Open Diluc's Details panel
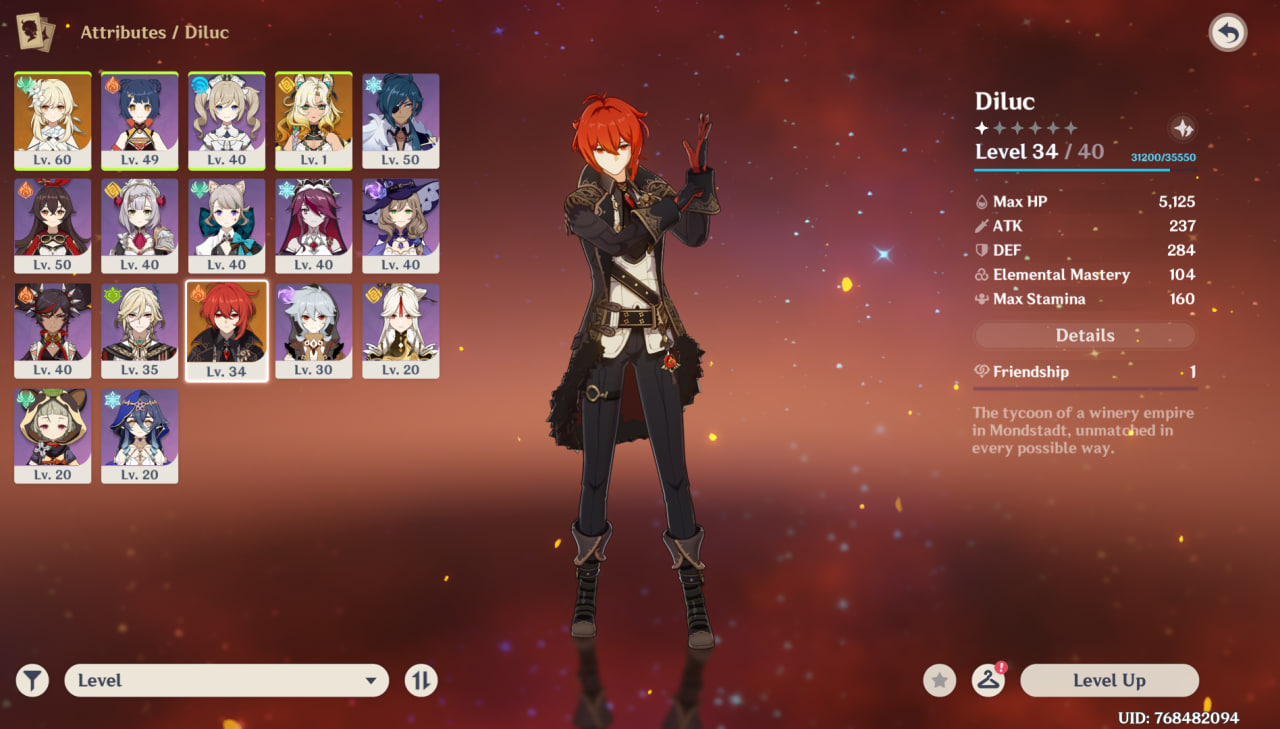The height and width of the screenshot is (729, 1280). (1085, 336)
